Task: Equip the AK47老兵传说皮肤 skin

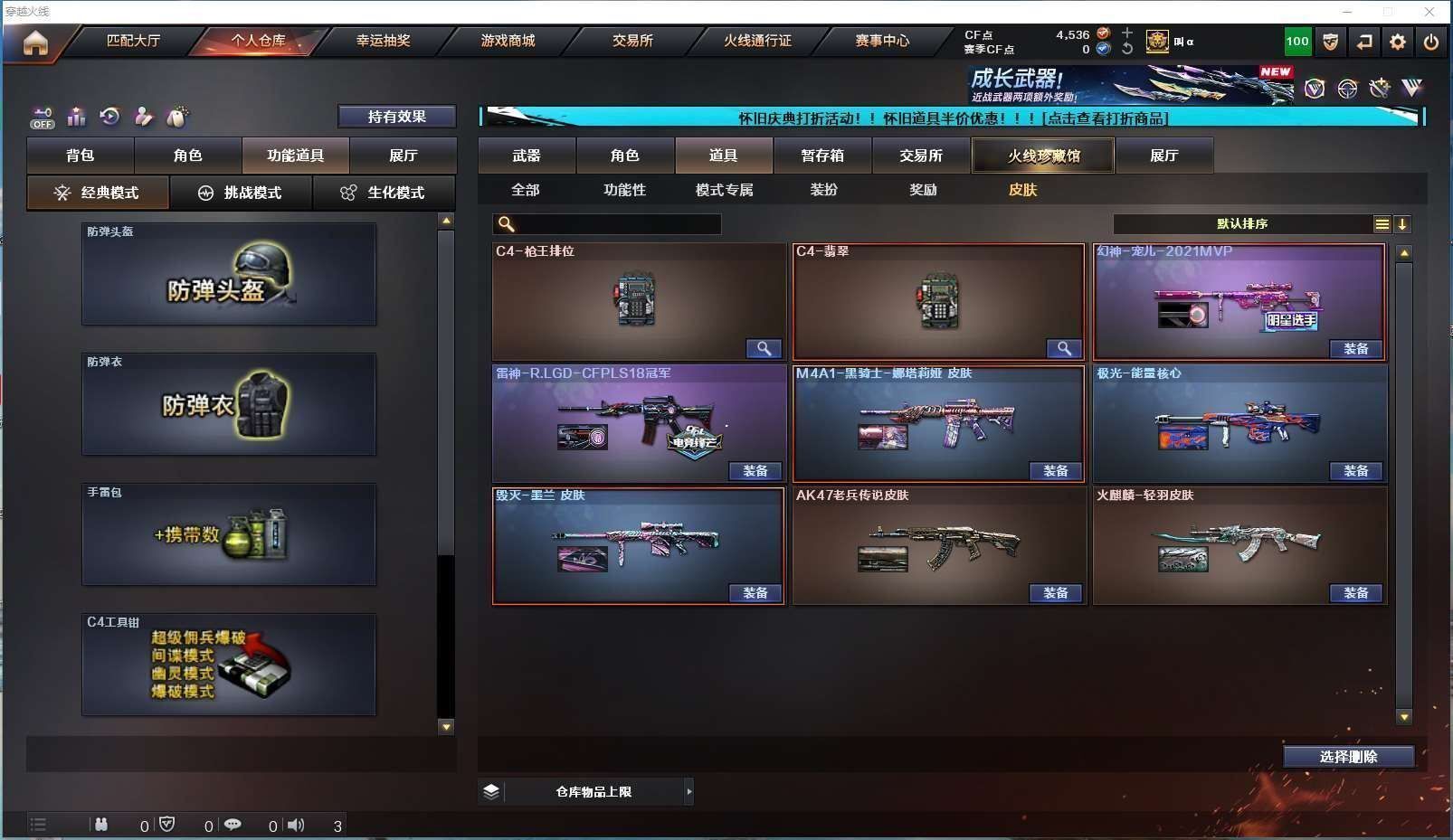Action: coord(1055,593)
